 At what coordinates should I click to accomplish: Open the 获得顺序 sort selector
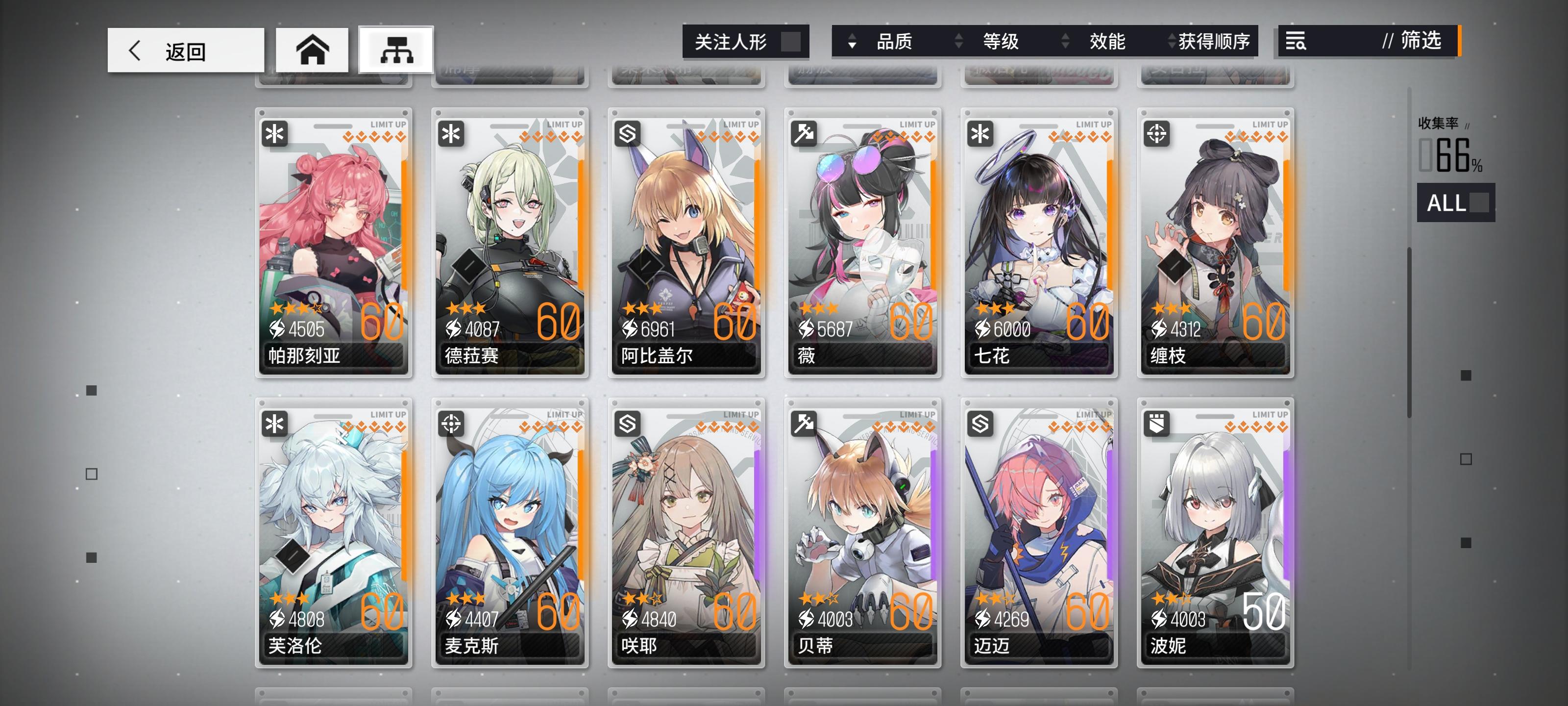tap(1170, 42)
